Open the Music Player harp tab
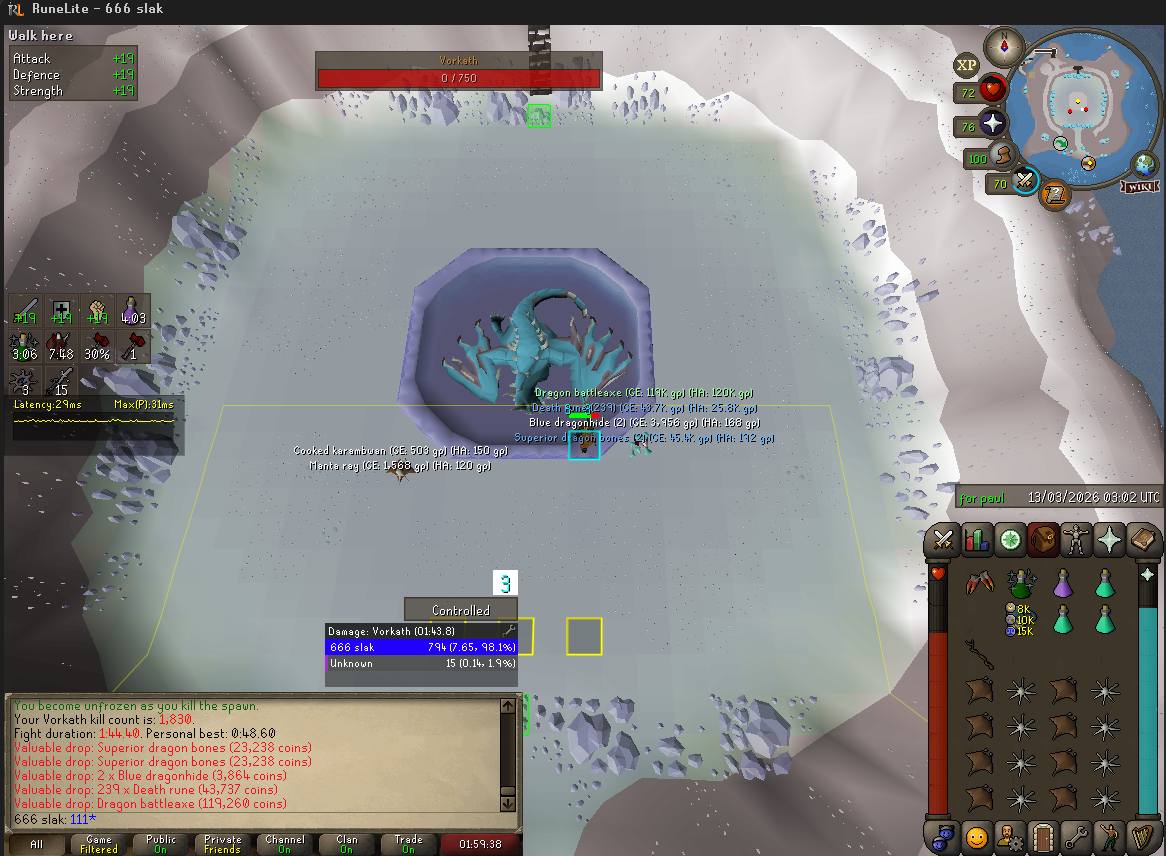1166x856 pixels. [x=1144, y=835]
